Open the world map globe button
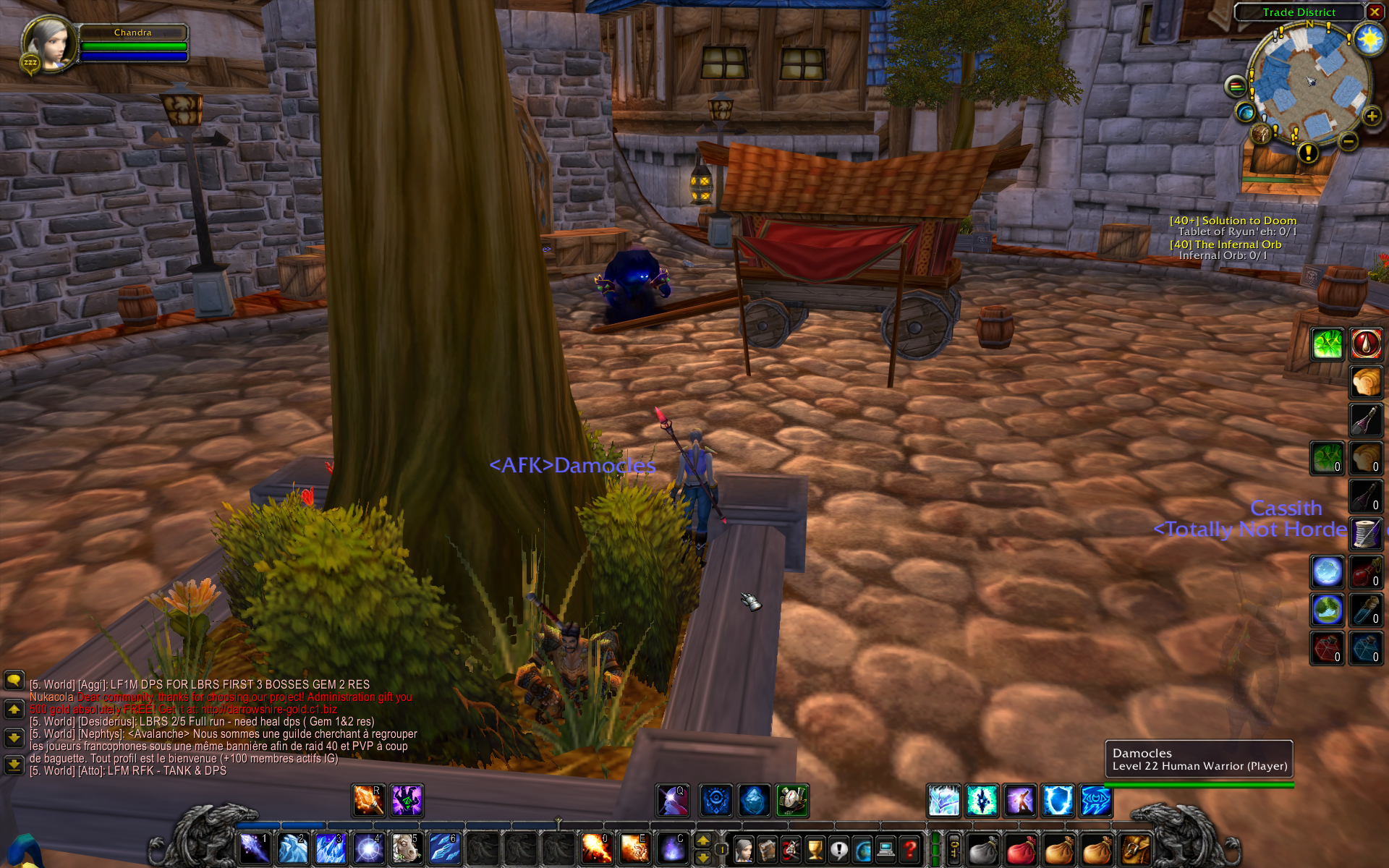1389x868 pixels. click(1246, 113)
